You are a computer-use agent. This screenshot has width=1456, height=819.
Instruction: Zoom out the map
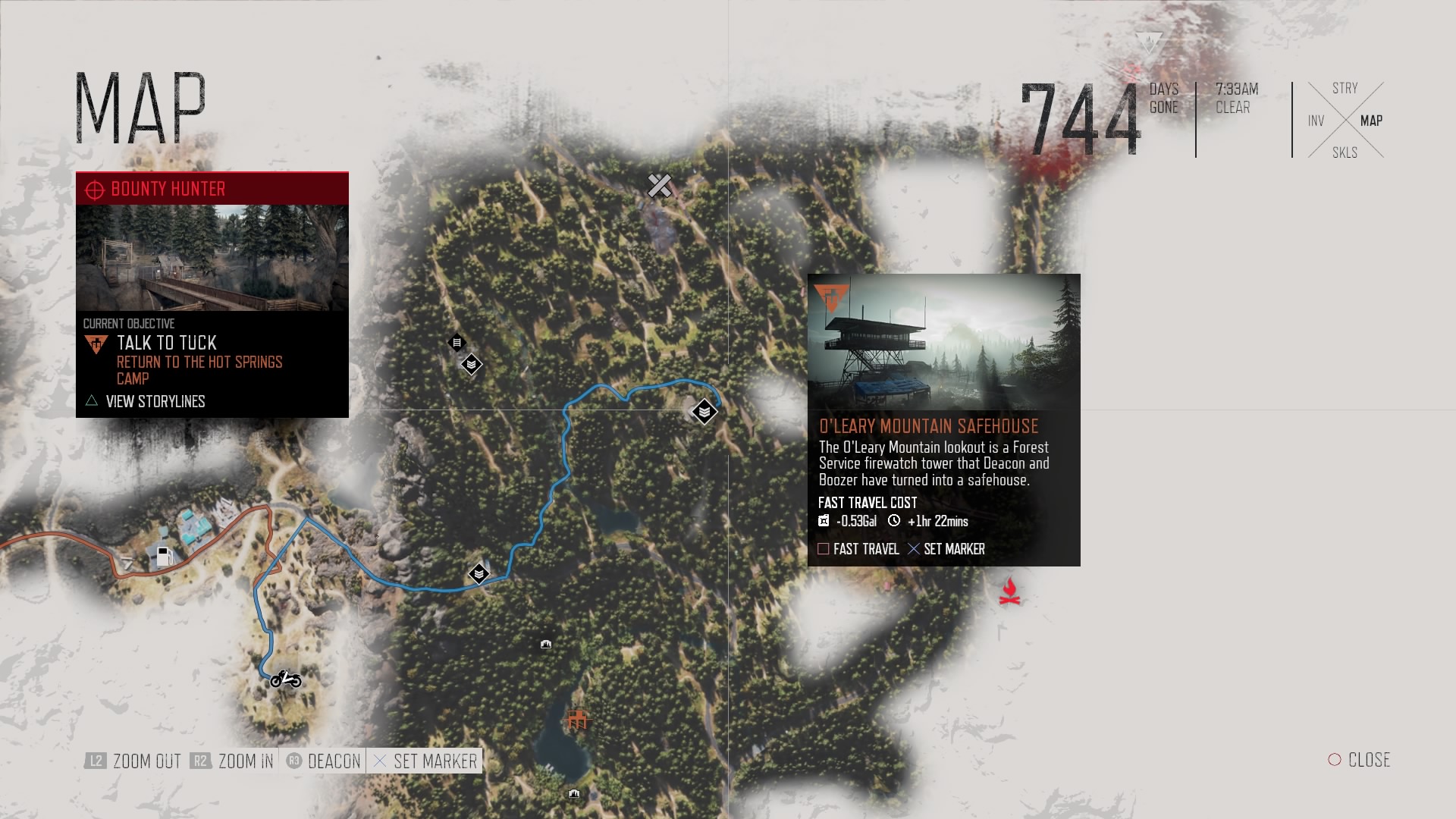[x=134, y=761]
